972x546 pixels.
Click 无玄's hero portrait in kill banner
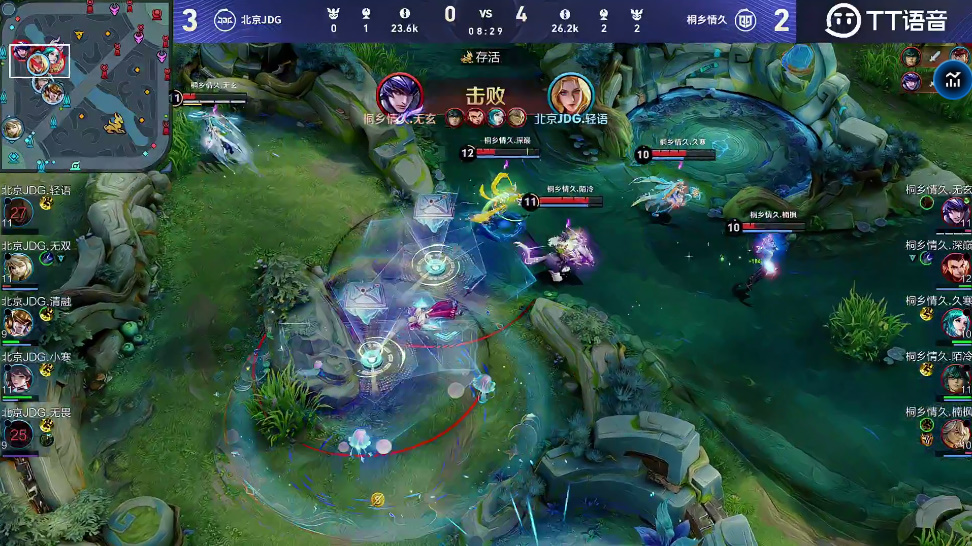[399, 93]
